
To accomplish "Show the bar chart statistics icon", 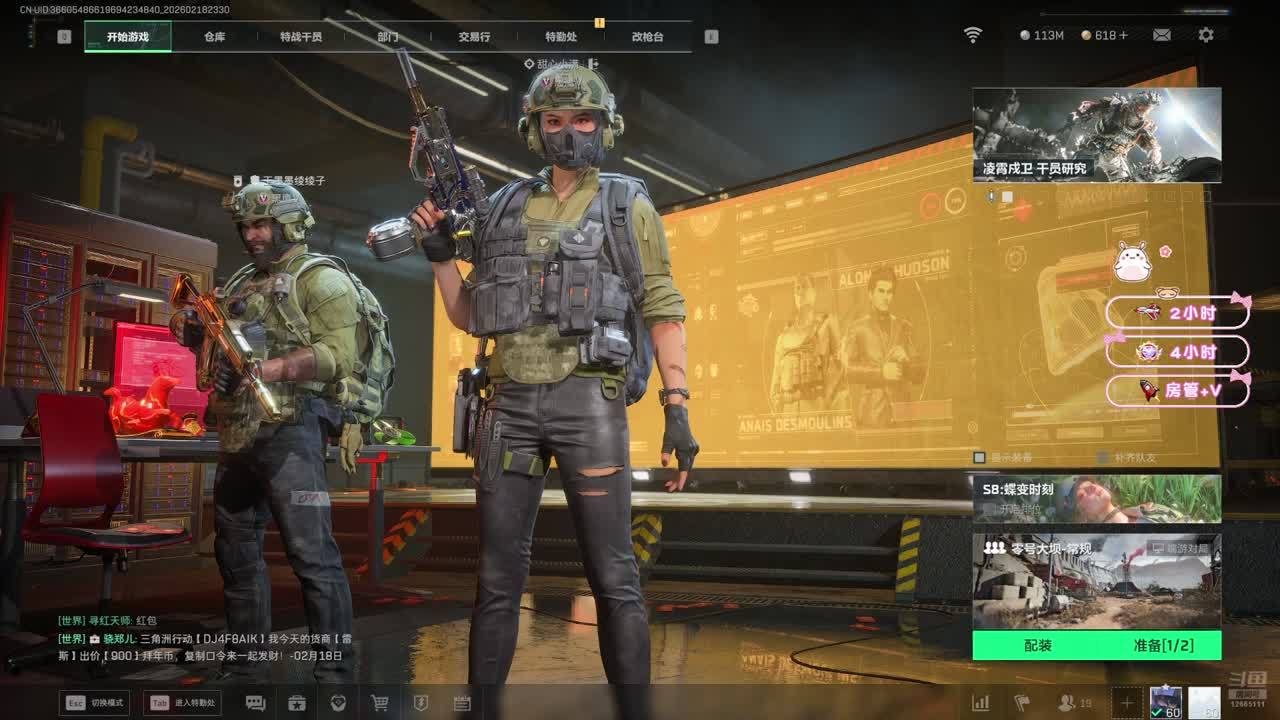I will click(x=981, y=703).
